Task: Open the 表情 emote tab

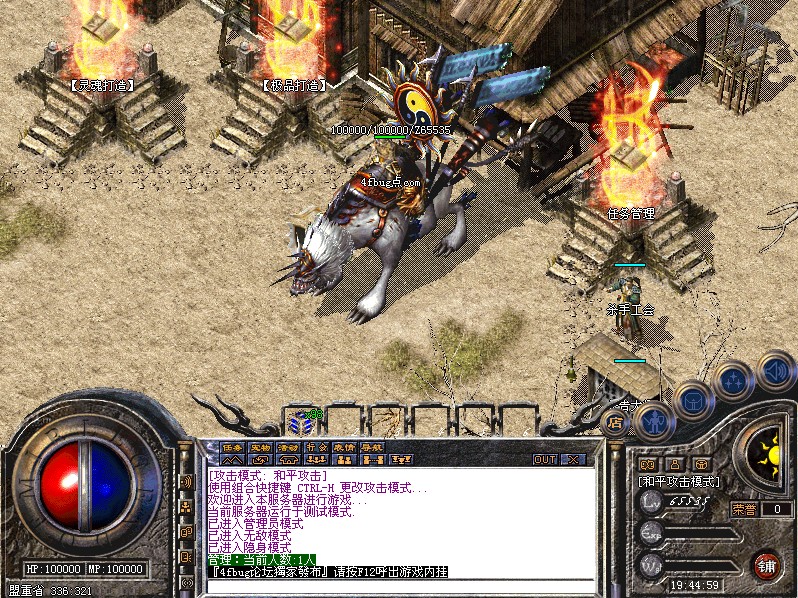Action: tap(344, 447)
